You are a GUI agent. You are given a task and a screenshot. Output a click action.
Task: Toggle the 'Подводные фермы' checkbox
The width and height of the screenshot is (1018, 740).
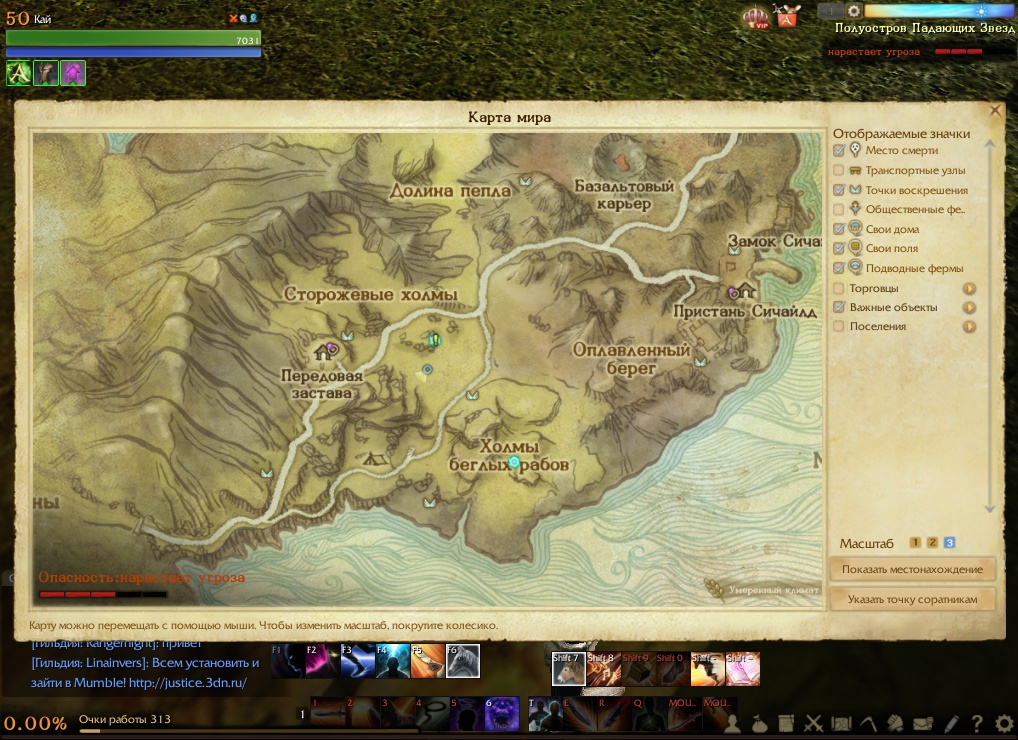point(839,268)
